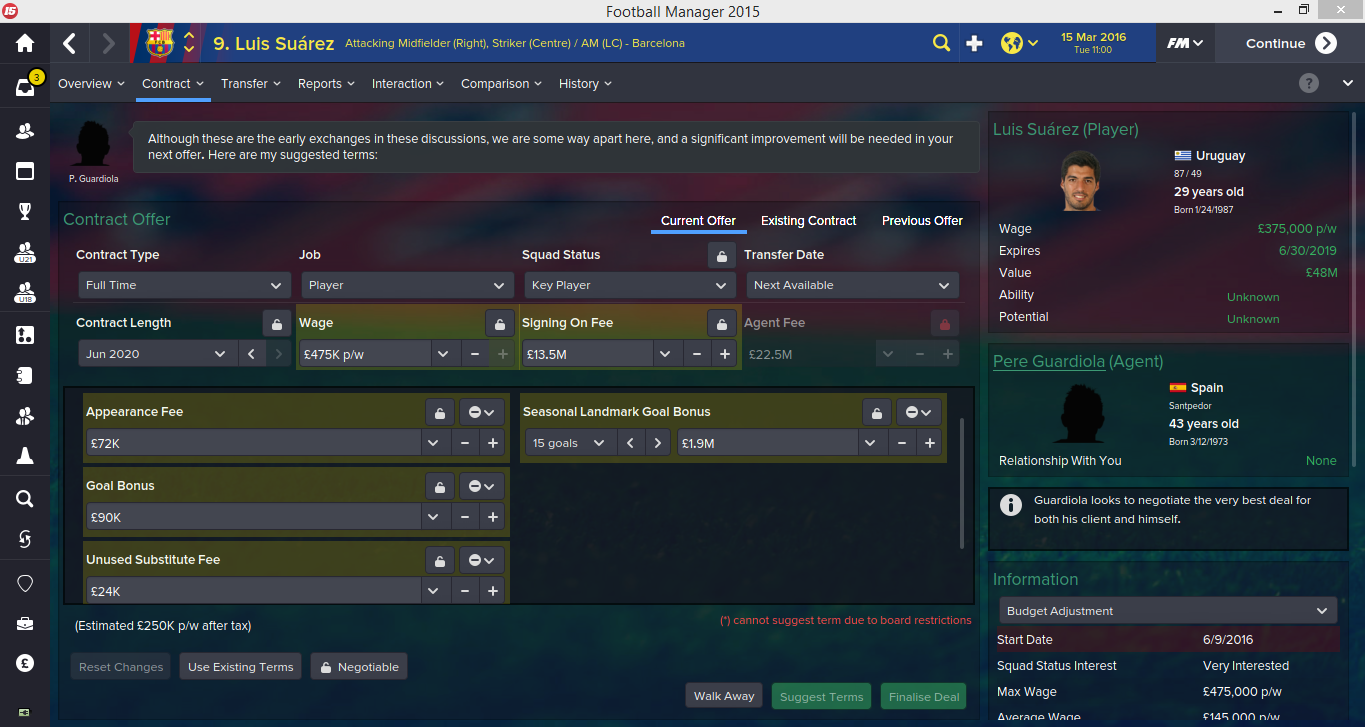Open the trophy competitions sidebar icon
This screenshot has width=1365, height=727.
coord(24,211)
